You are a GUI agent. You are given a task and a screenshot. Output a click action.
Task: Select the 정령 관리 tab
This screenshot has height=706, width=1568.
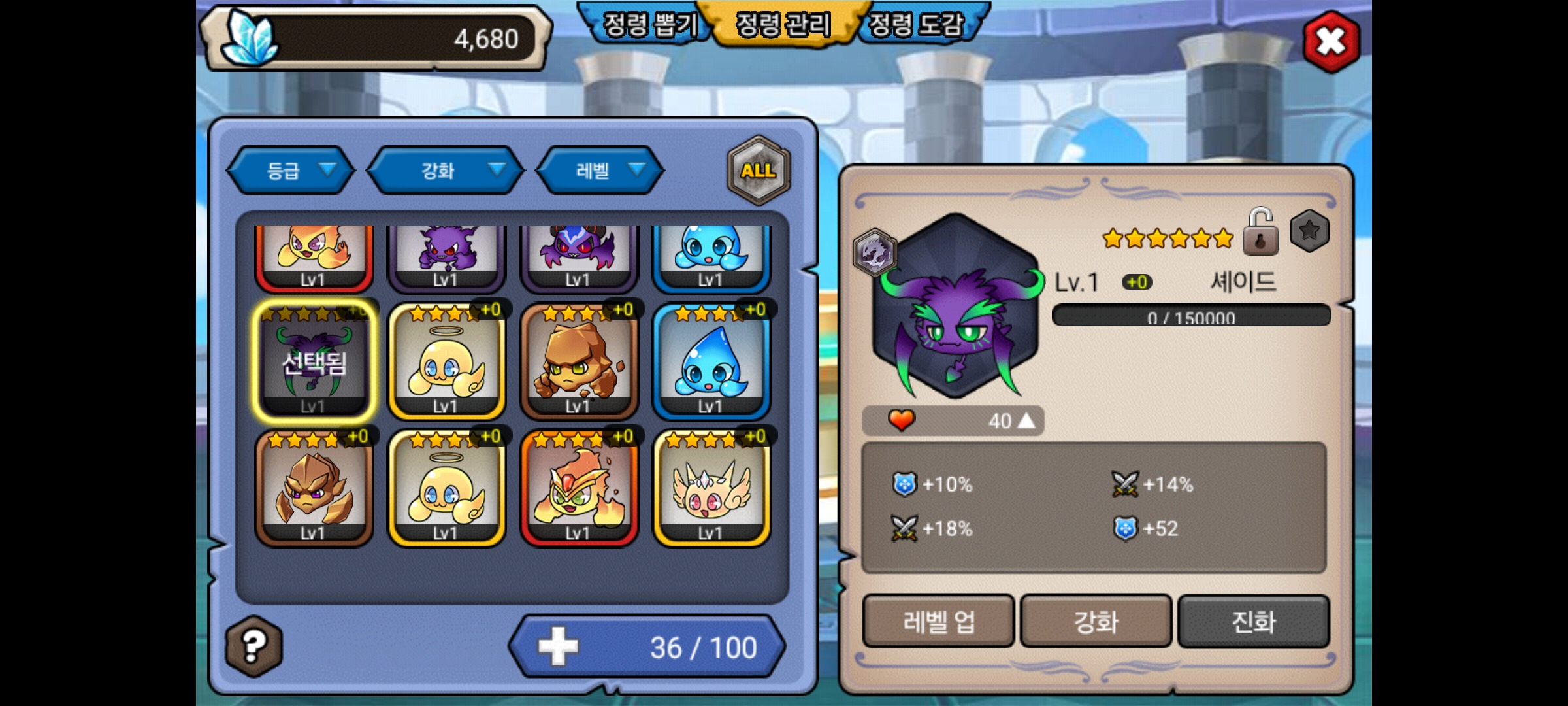[x=783, y=25]
